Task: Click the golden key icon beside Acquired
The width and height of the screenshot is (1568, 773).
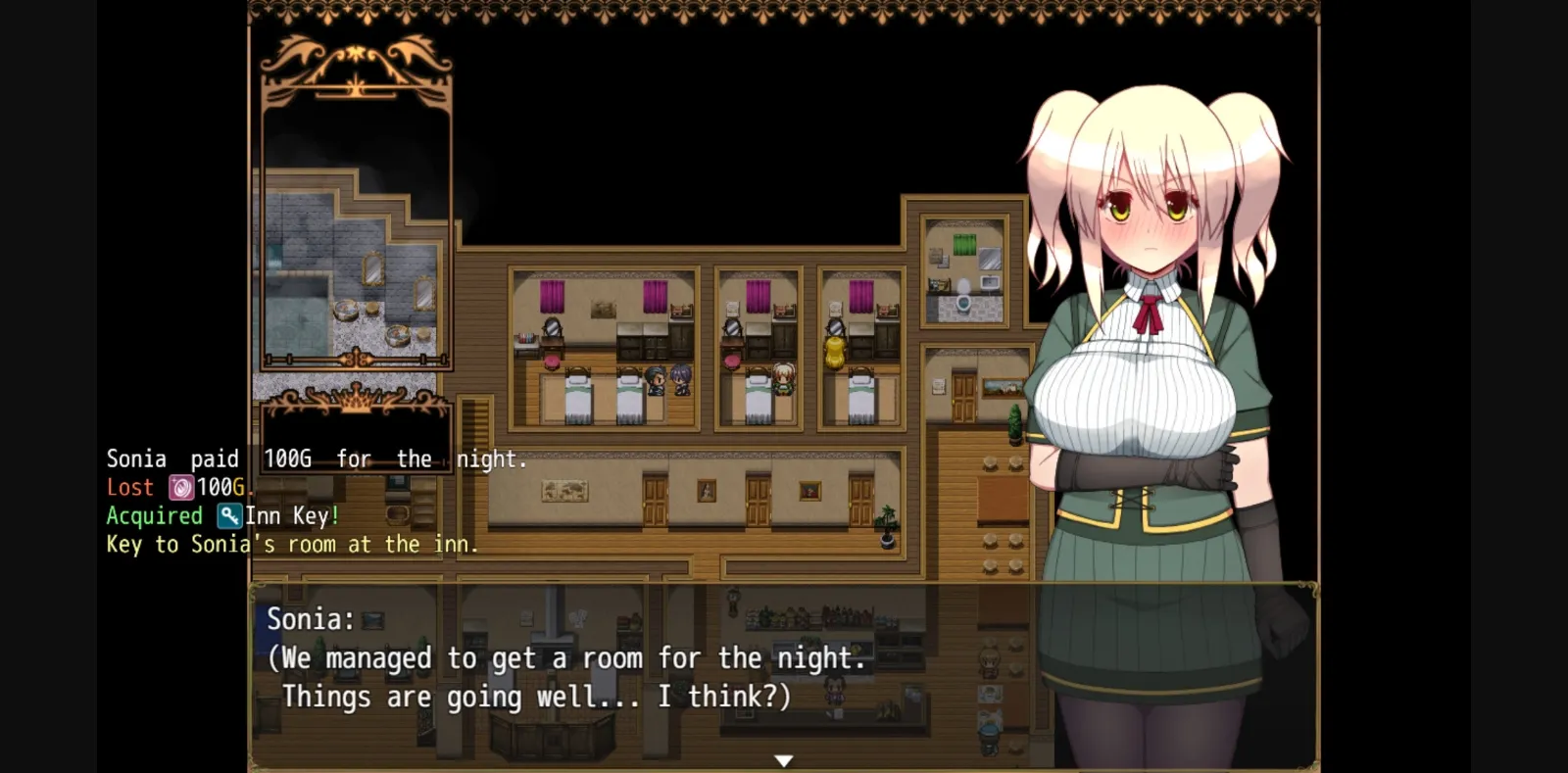Action: coord(228,516)
